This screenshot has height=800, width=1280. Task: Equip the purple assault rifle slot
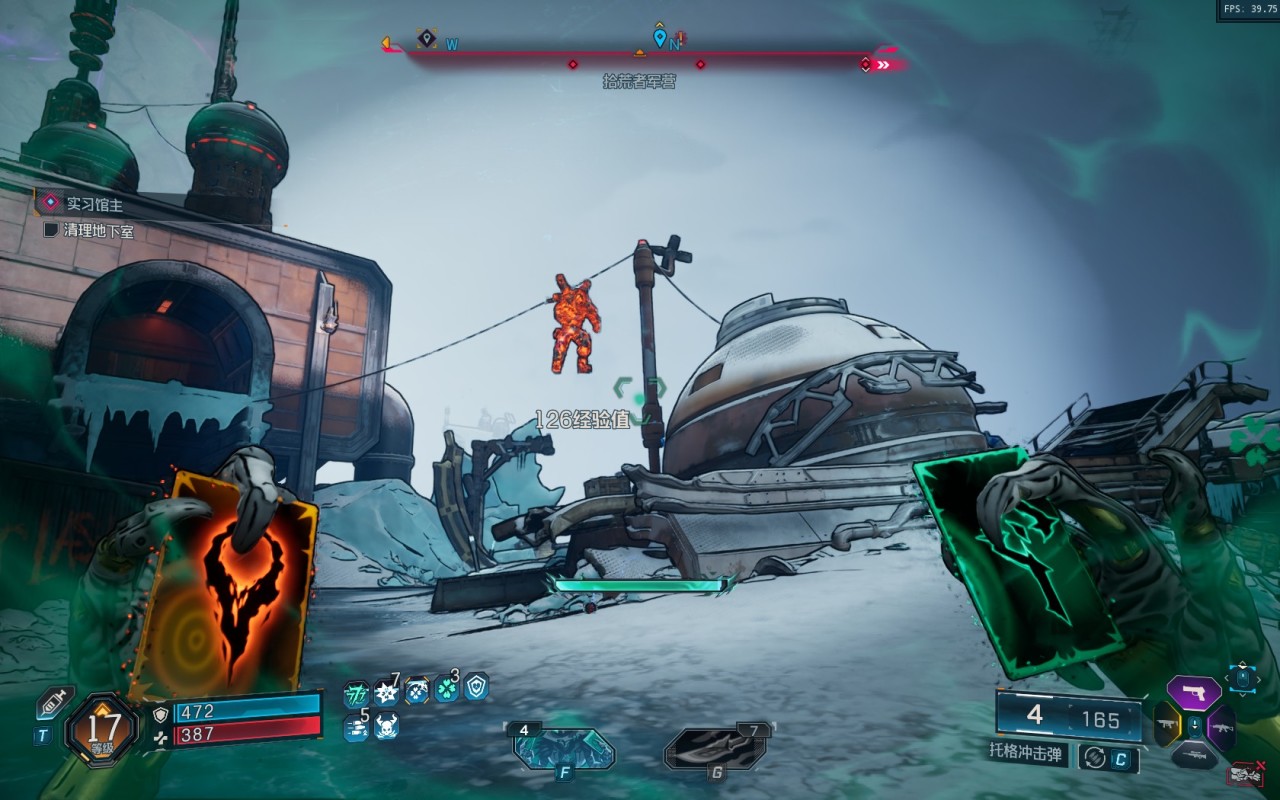tap(1221, 727)
